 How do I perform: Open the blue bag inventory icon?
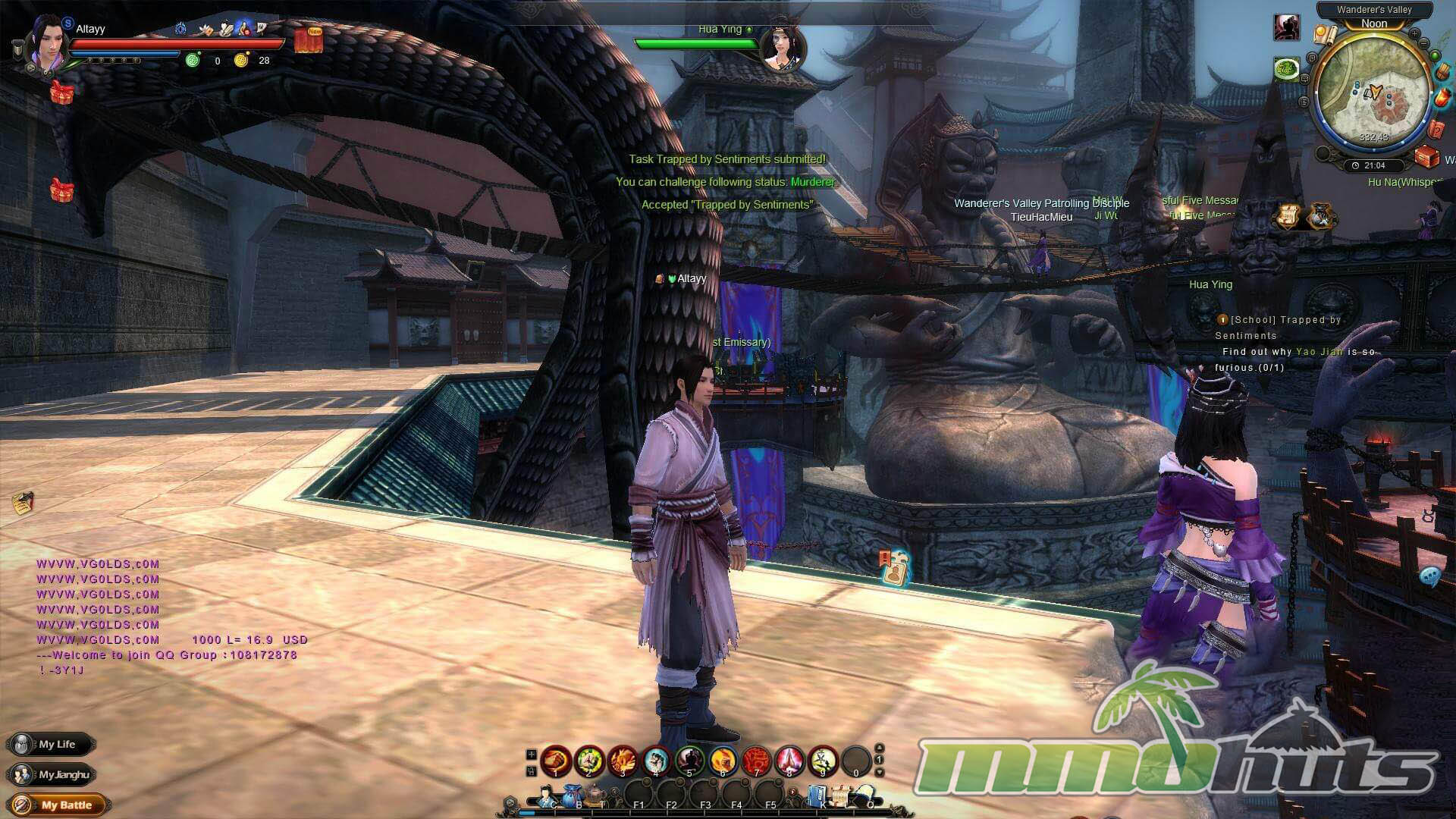point(573,796)
